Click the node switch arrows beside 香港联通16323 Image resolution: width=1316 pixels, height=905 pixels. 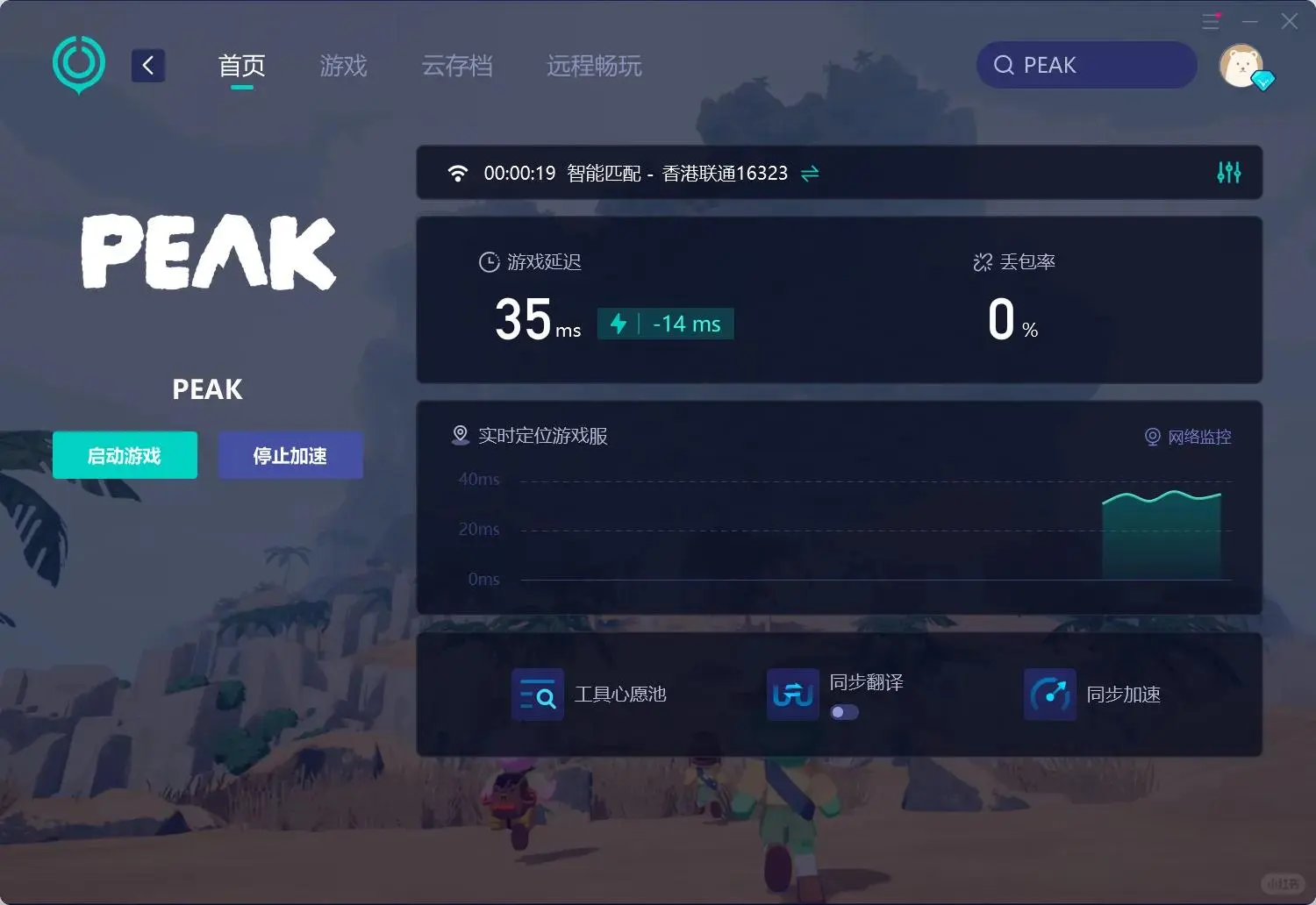pyautogui.click(x=809, y=173)
